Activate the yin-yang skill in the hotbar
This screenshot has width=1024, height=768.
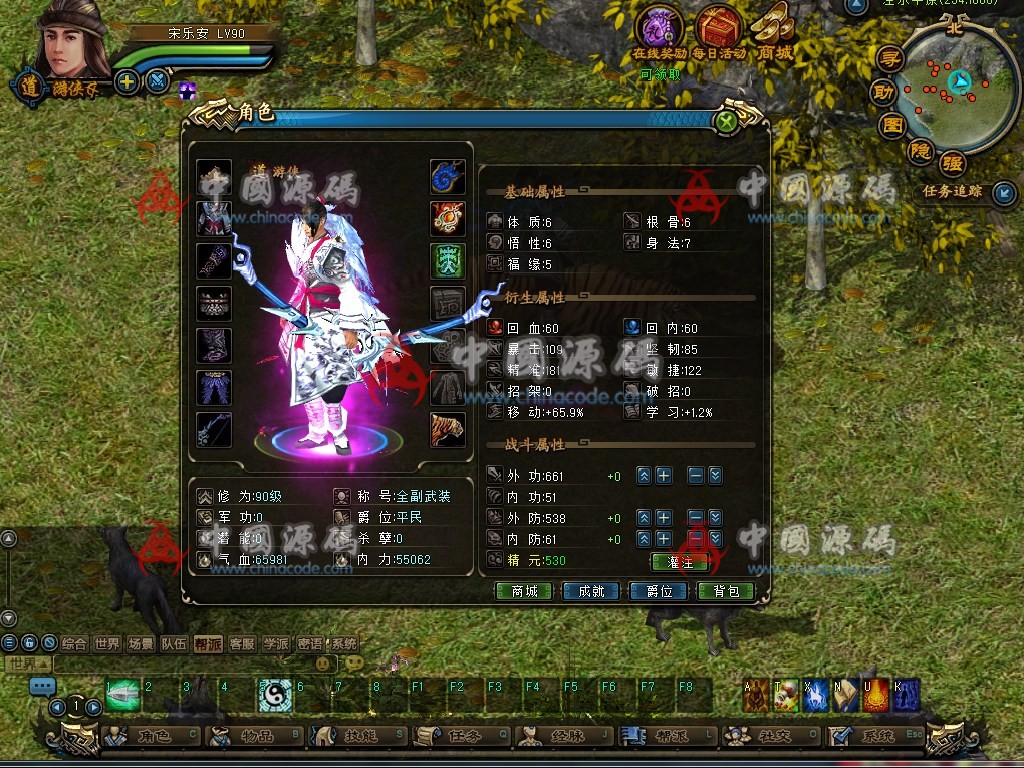pyautogui.click(x=275, y=695)
